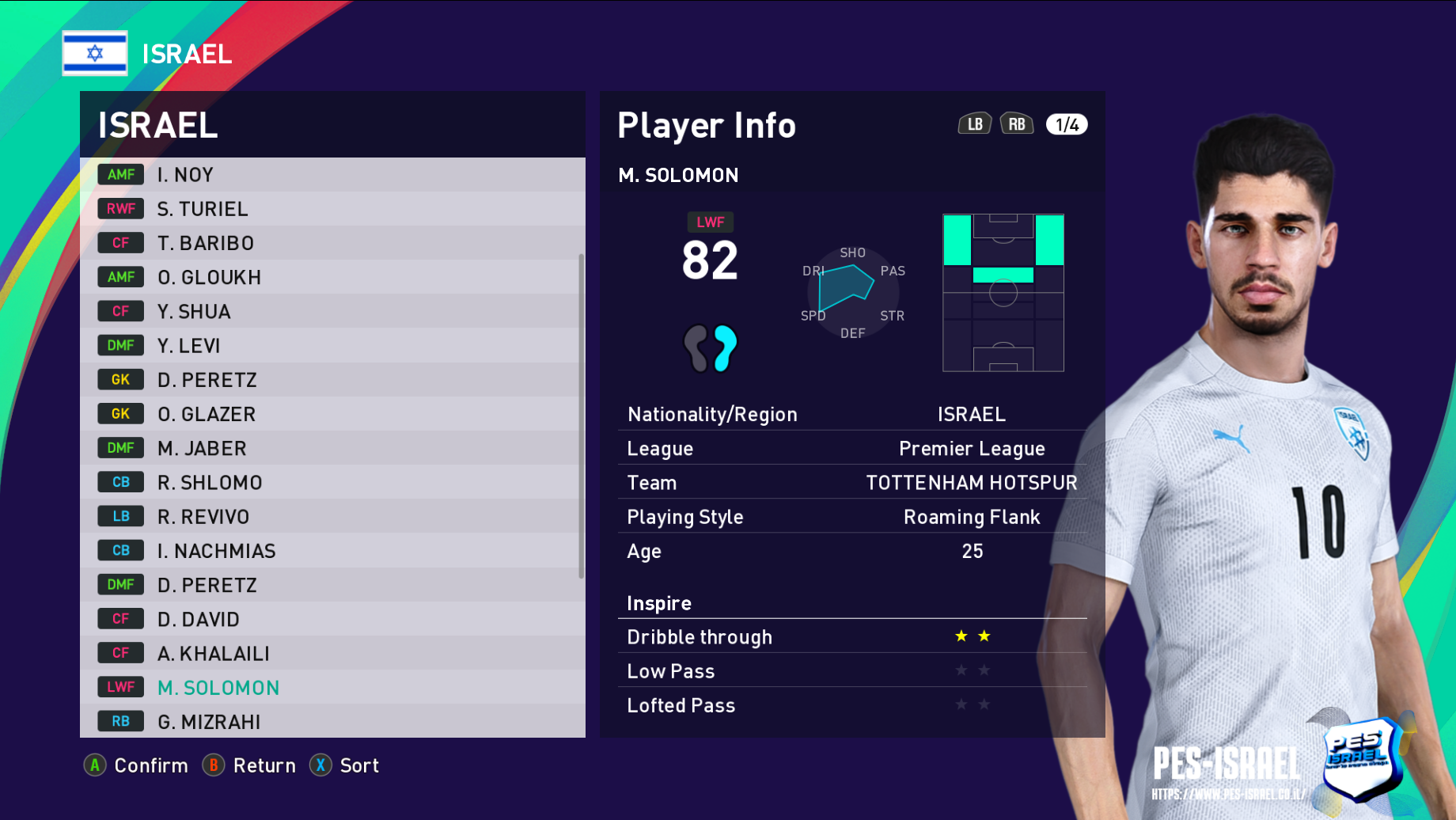Screen dimensions: 1456x820
Task: Choose D. David in the list
Action: click(332, 619)
